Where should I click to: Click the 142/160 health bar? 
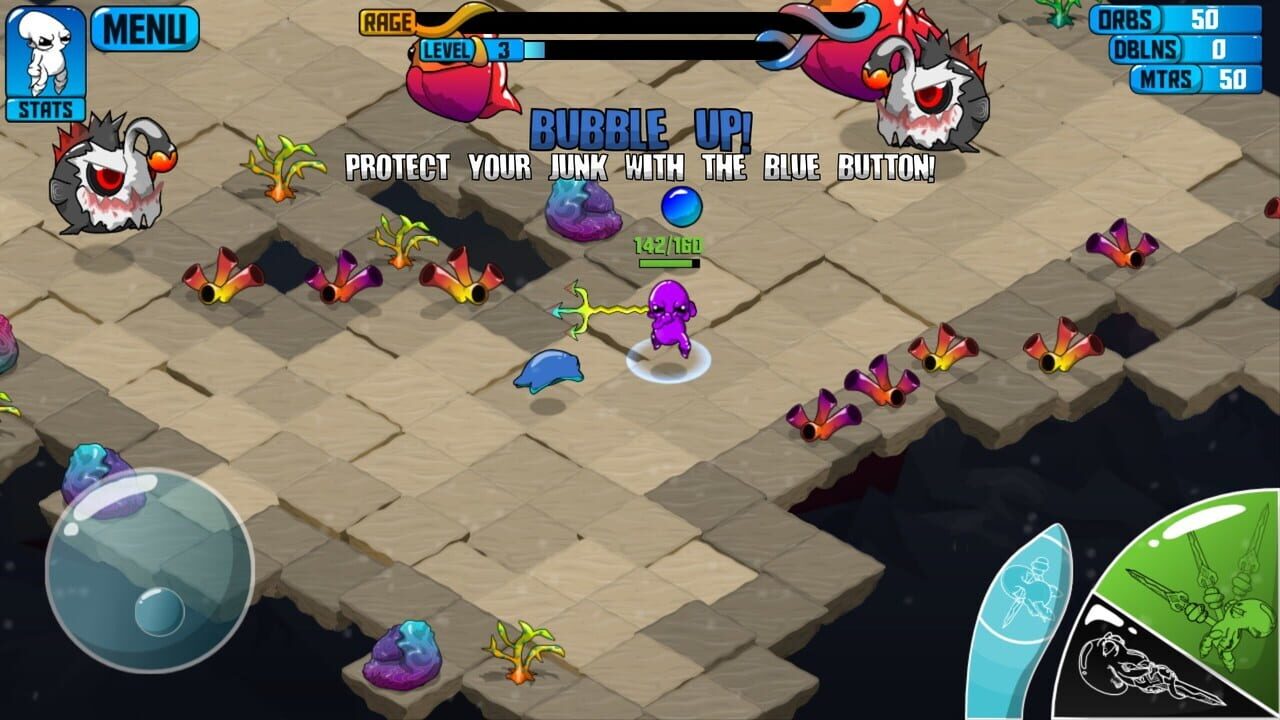pyautogui.click(x=667, y=249)
